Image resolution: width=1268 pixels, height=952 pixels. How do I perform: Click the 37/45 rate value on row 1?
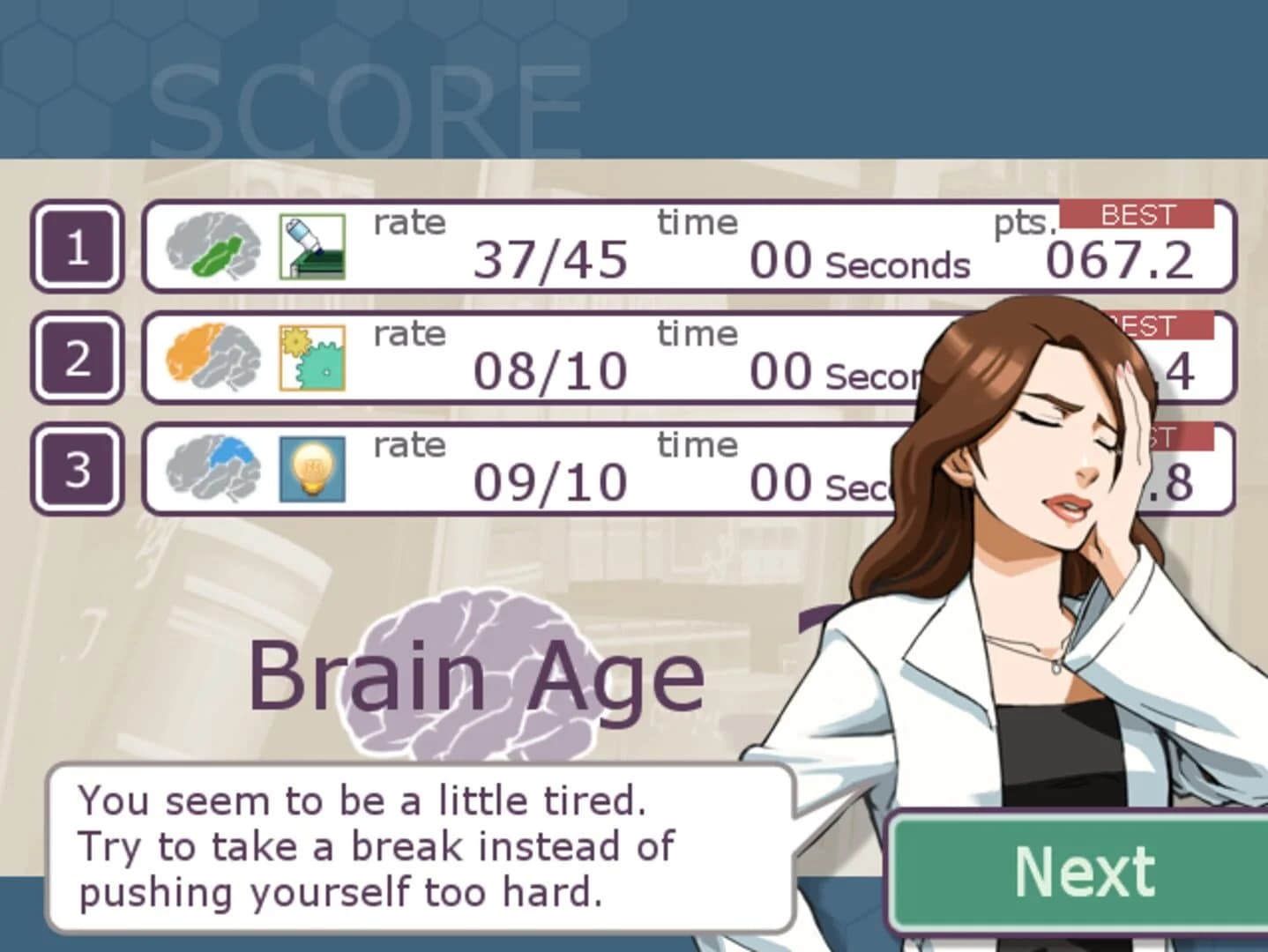551,260
